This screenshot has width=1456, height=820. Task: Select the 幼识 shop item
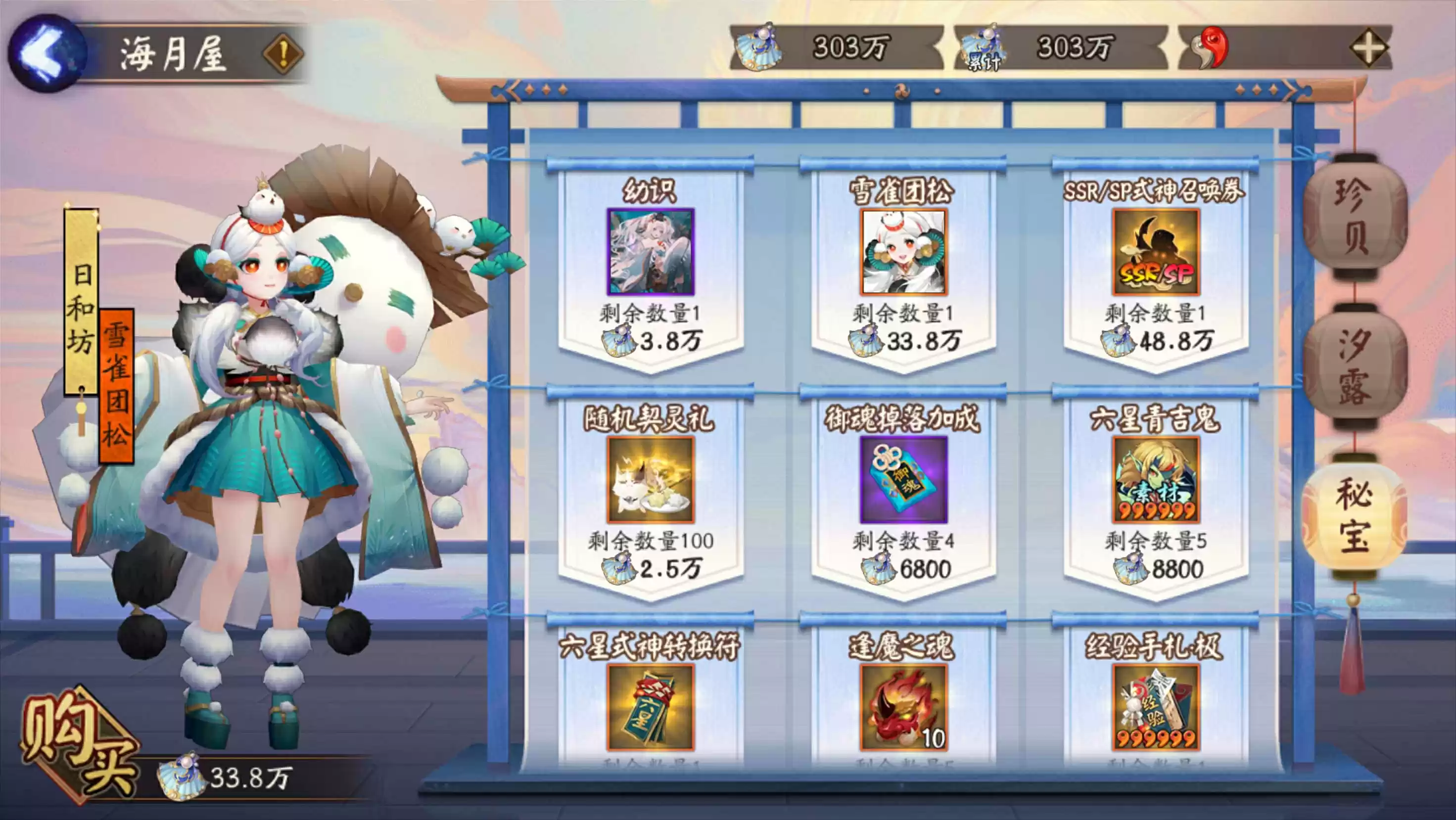click(651, 252)
